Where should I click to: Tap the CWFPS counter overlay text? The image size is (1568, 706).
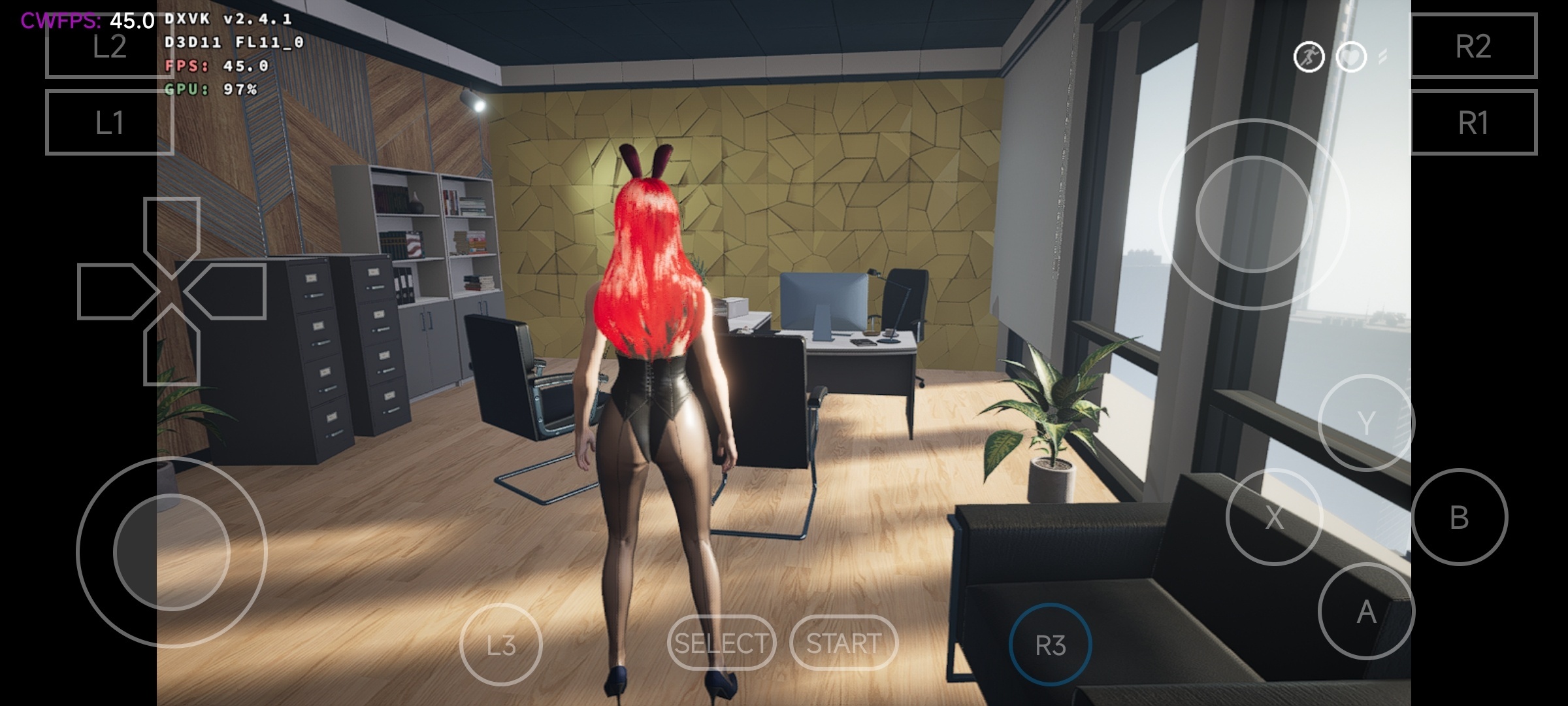click(85, 20)
